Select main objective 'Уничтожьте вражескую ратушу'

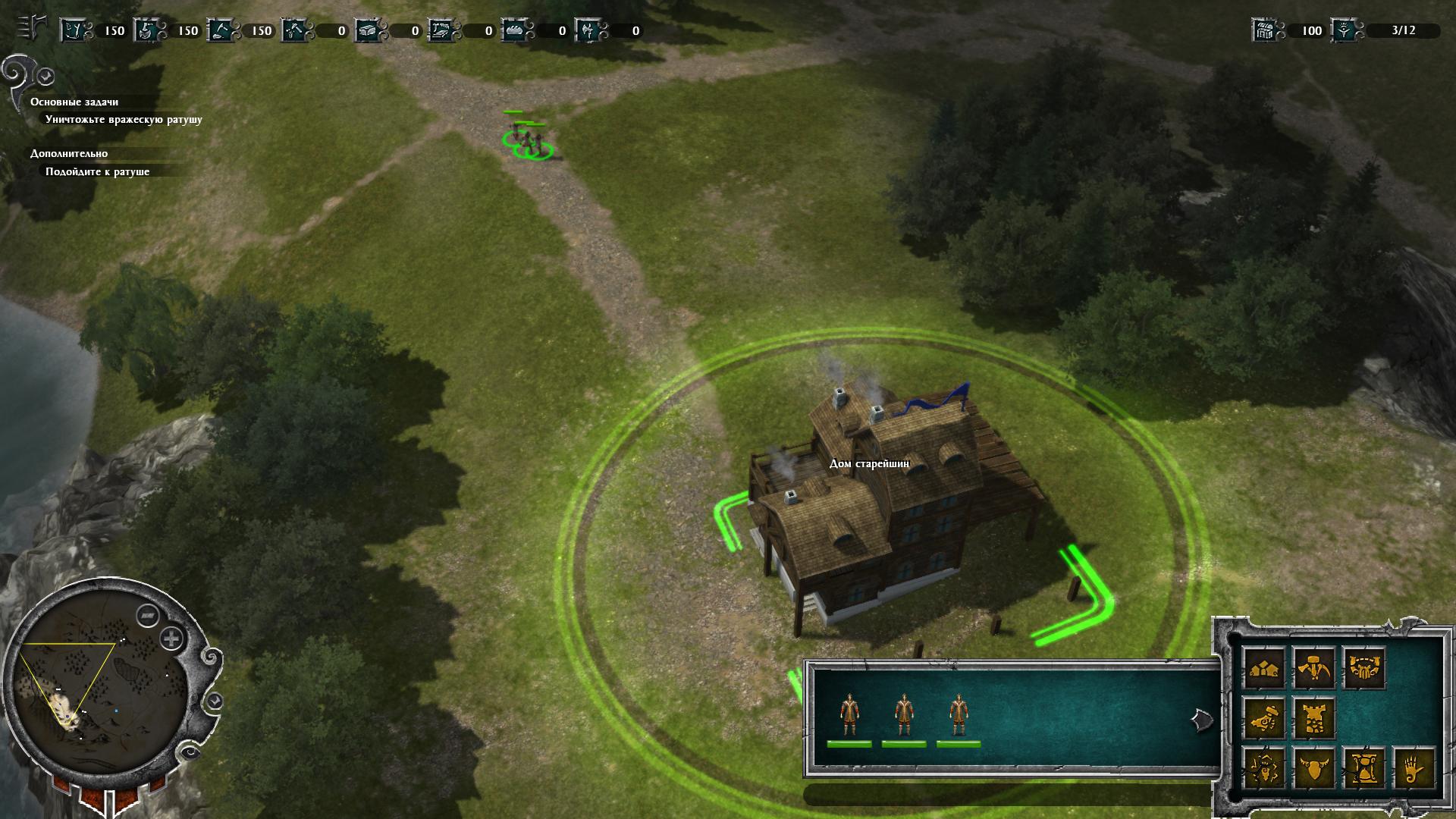click(124, 120)
